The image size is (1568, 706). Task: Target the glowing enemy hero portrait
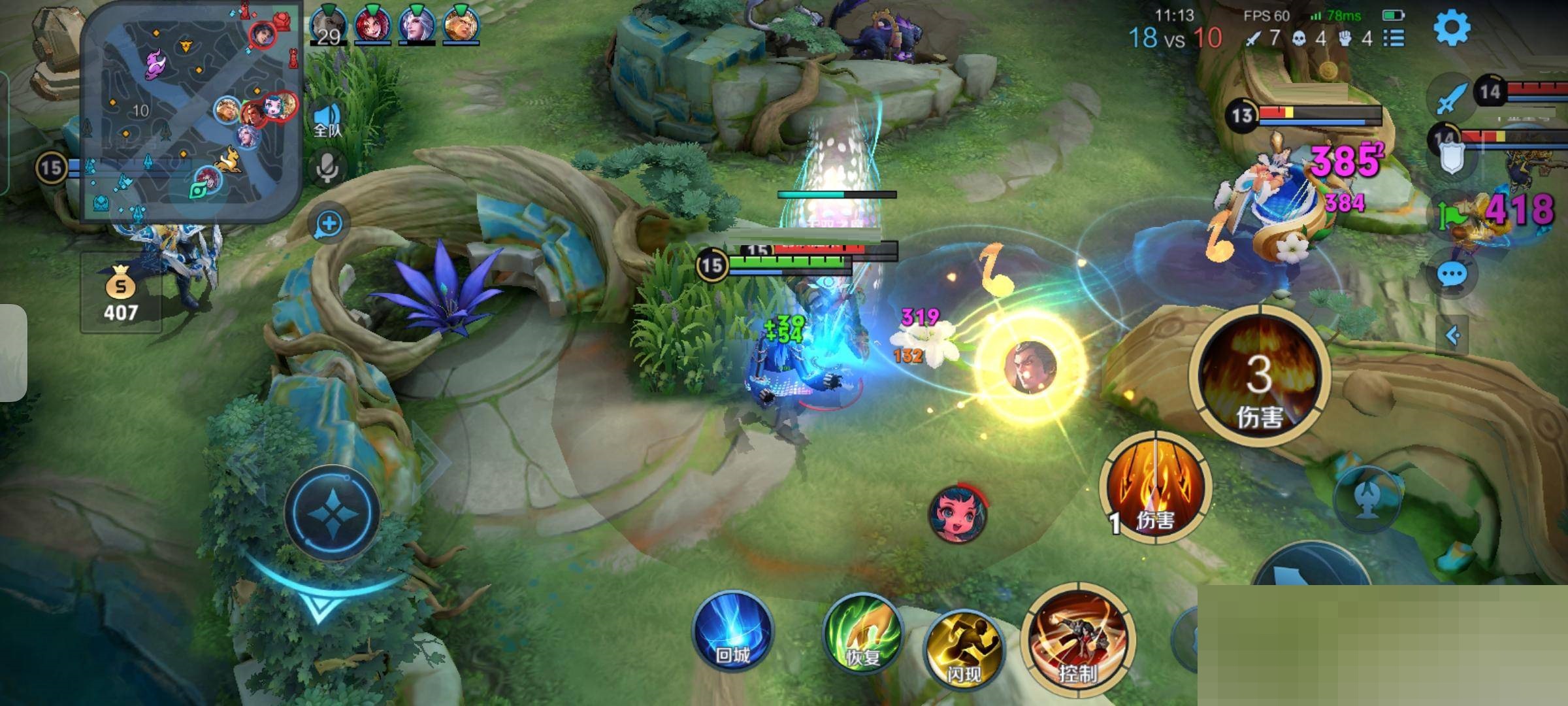[x=1030, y=367]
